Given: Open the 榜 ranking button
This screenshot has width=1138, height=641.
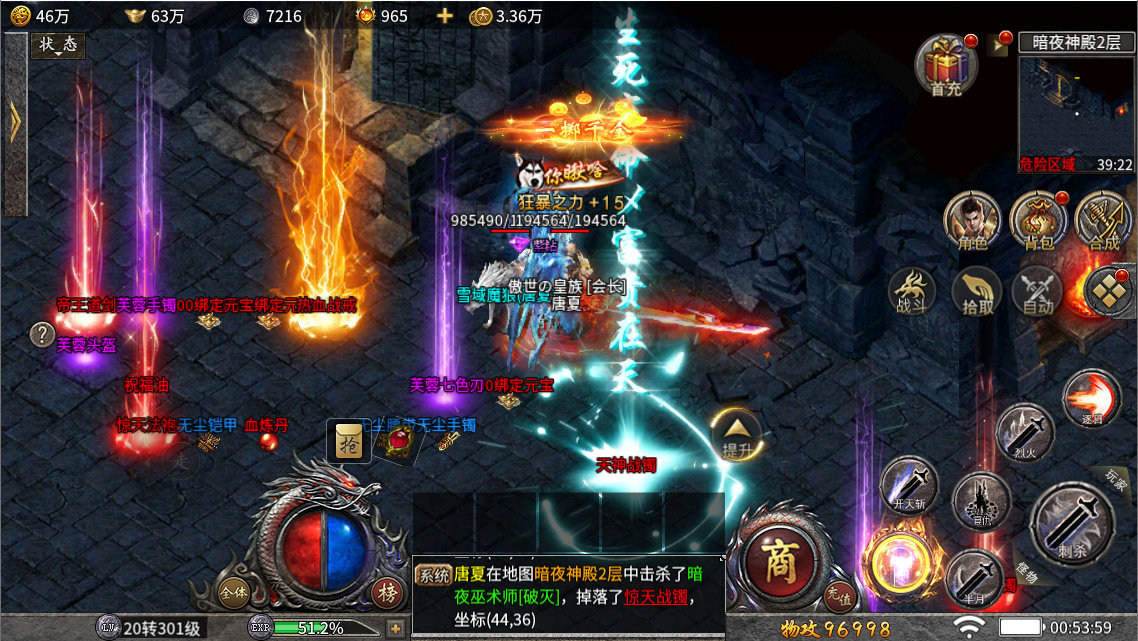Looking at the screenshot, I should [387, 591].
